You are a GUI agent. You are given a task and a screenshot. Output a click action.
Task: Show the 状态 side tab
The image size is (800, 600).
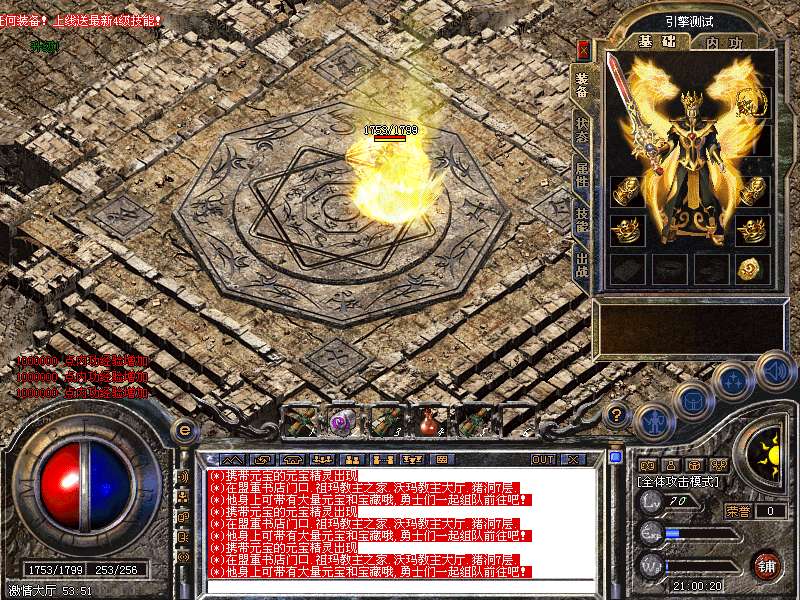click(x=582, y=131)
